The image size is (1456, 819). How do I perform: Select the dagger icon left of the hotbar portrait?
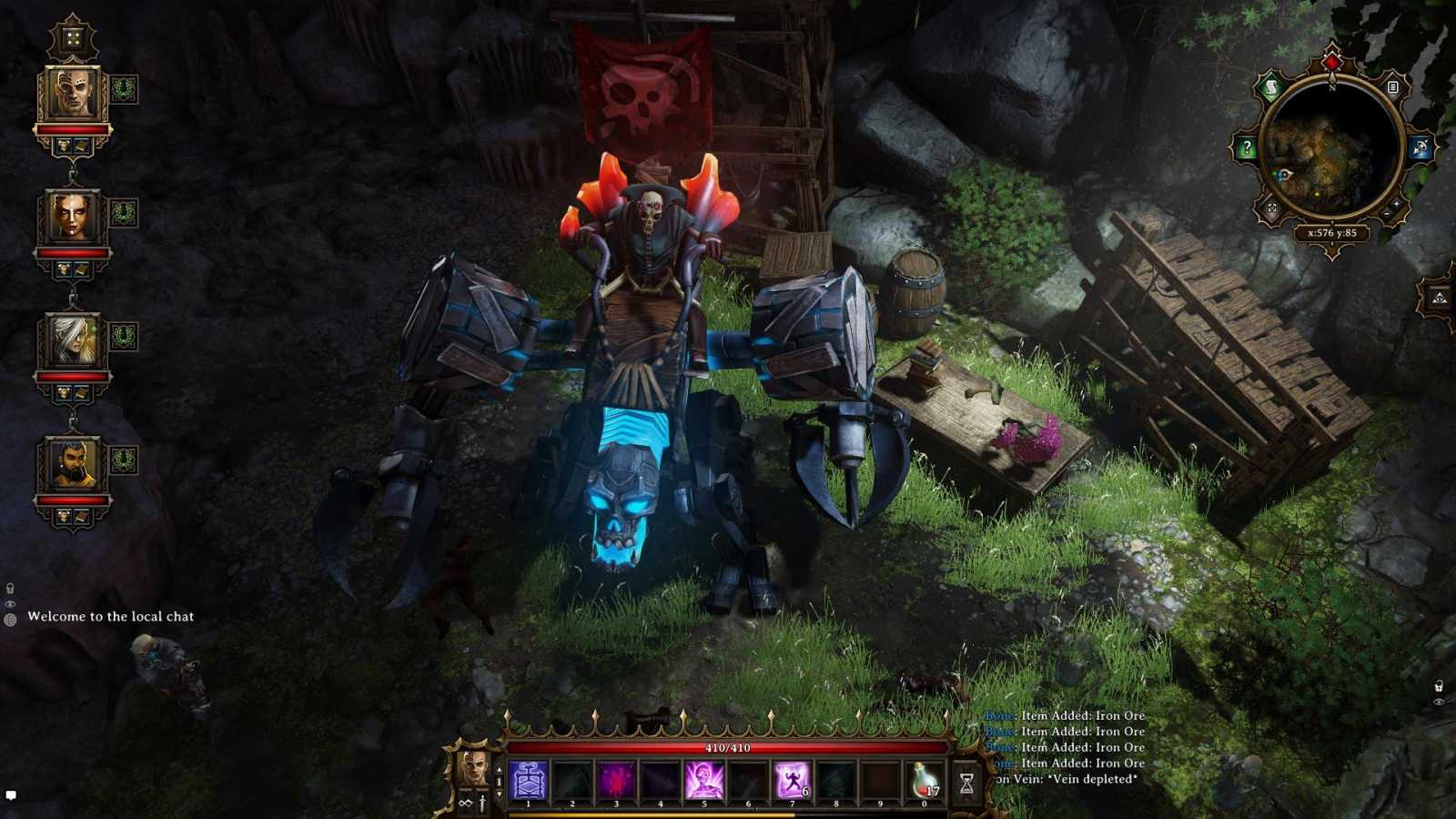483,802
